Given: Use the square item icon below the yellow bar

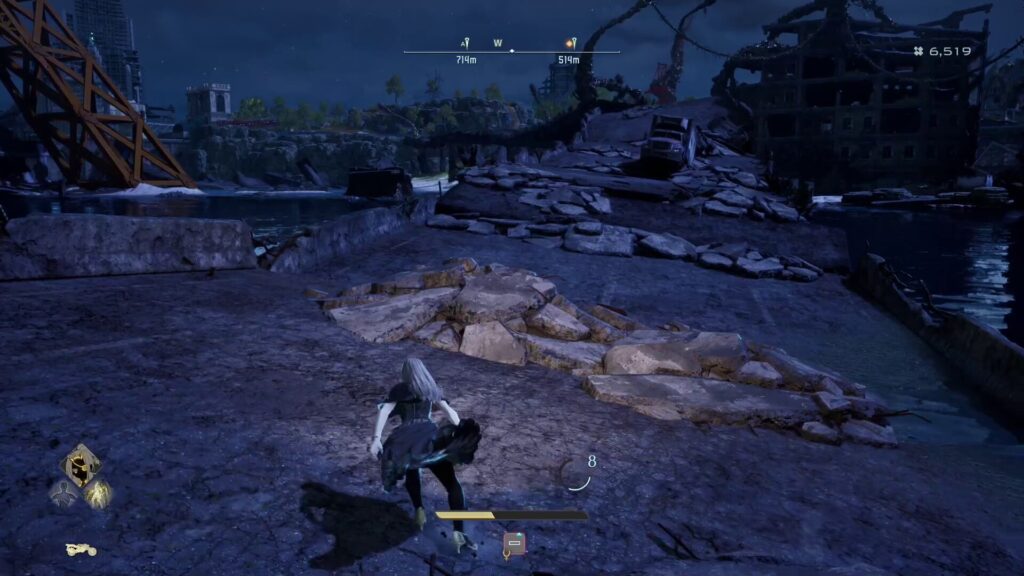Looking at the screenshot, I should tap(514, 543).
